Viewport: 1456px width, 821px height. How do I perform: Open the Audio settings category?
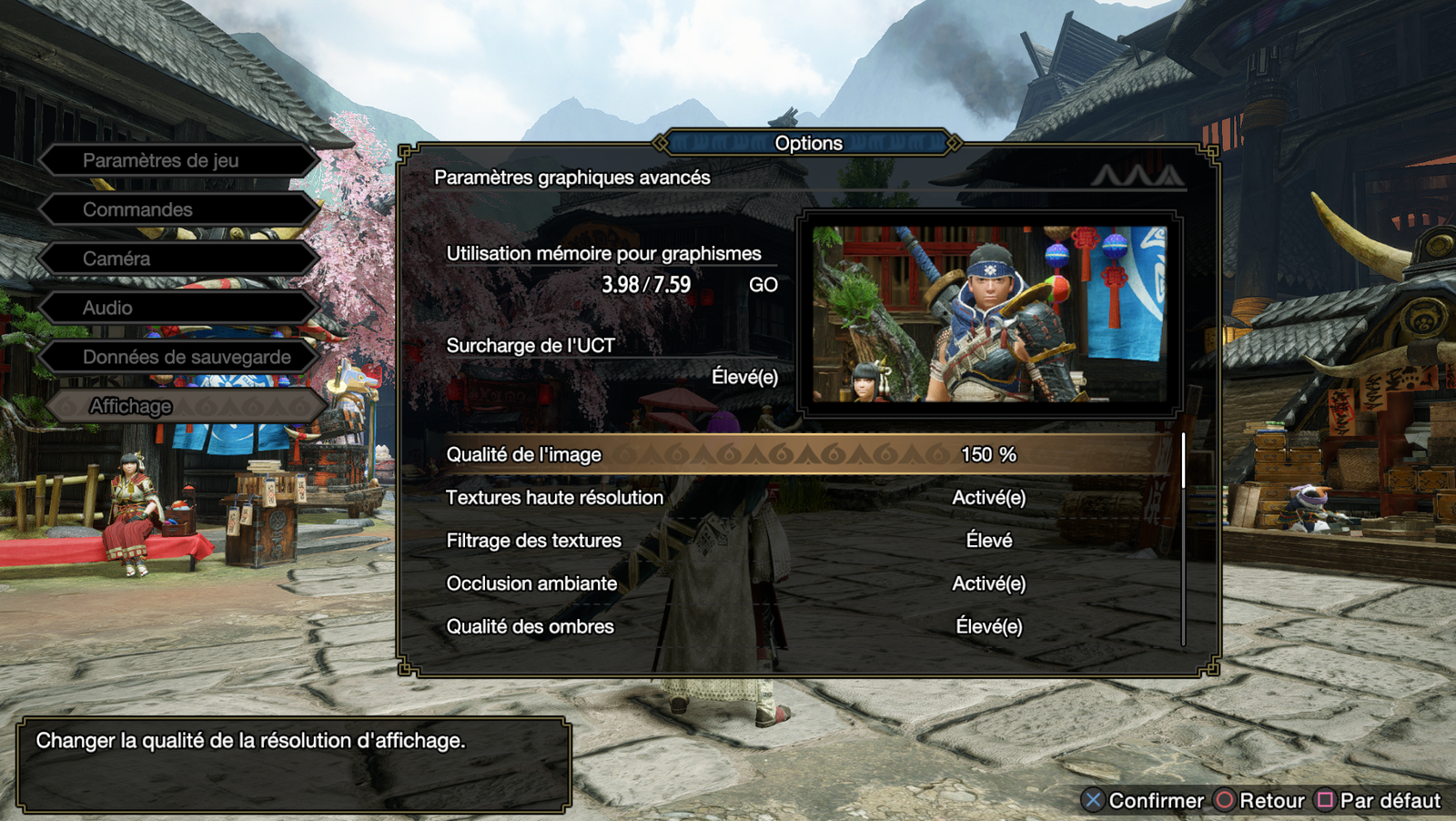click(x=177, y=308)
